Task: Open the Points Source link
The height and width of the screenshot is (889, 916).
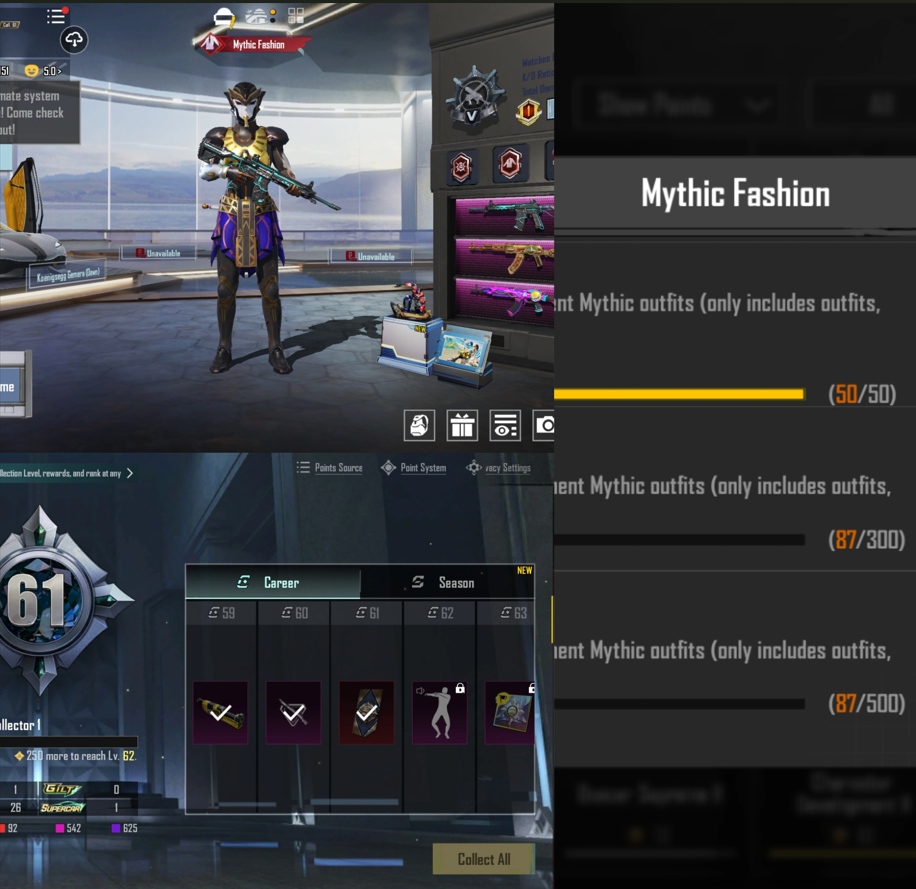Action: click(x=330, y=468)
